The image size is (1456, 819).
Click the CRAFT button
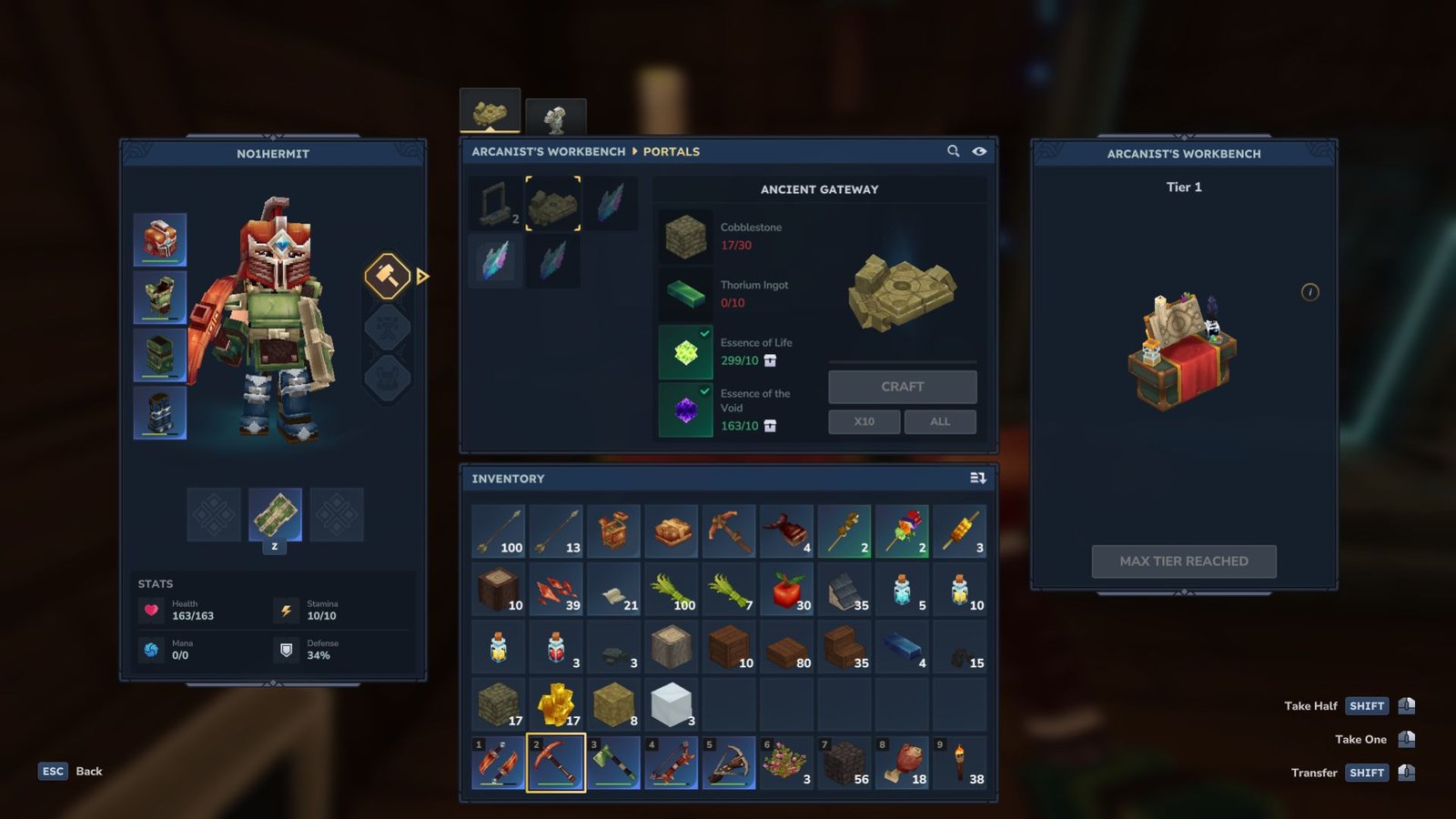tap(902, 387)
